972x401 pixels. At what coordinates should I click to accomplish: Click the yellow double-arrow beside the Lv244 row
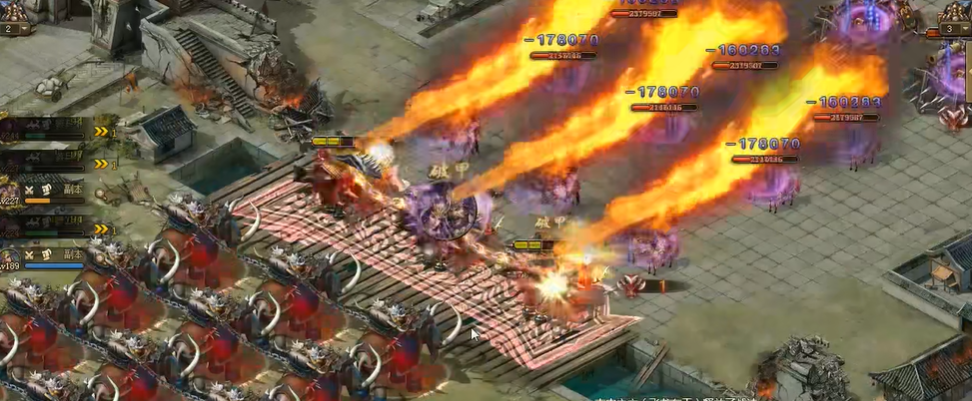click(x=101, y=132)
